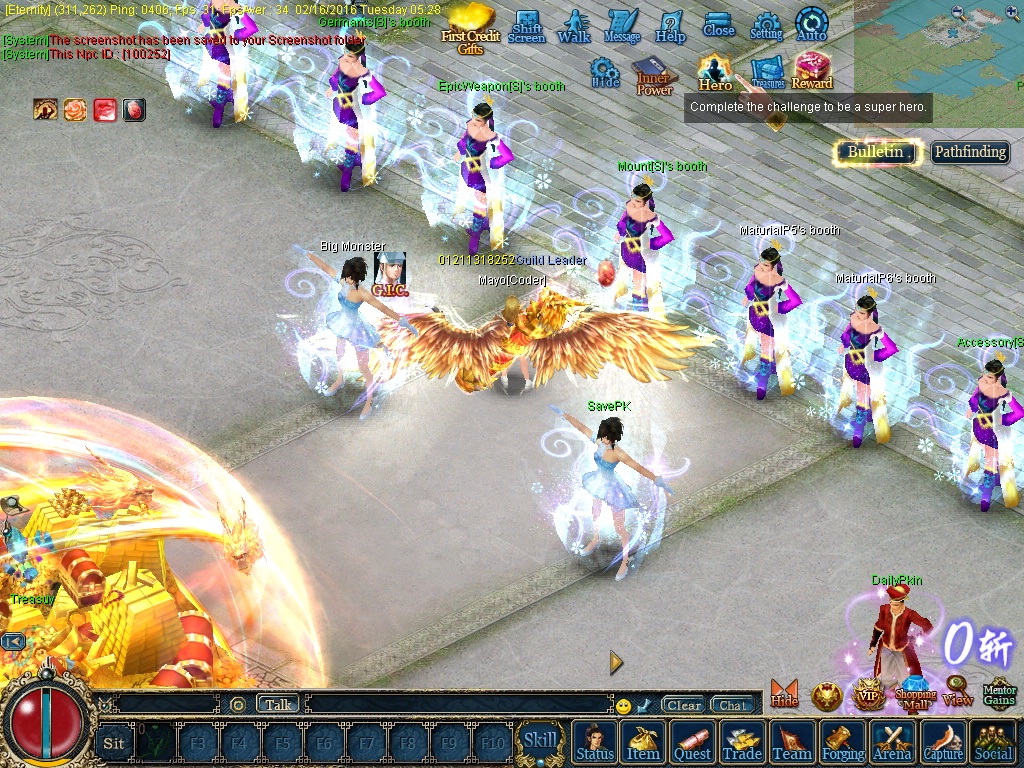Click the Sit button
The image size is (1024, 768).
click(114, 742)
